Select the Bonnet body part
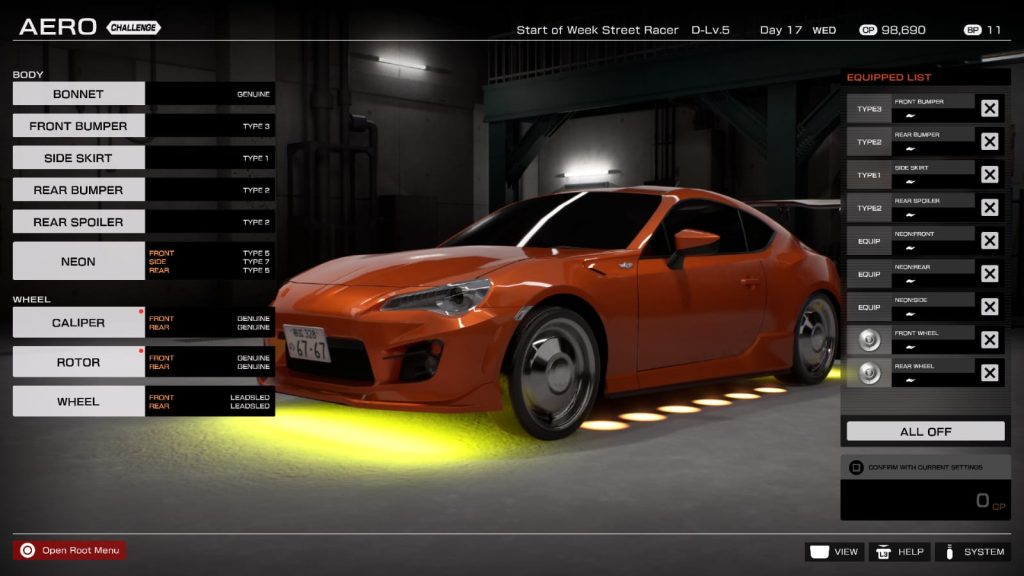The width and height of the screenshot is (1024, 576). [x=79, y=94]
